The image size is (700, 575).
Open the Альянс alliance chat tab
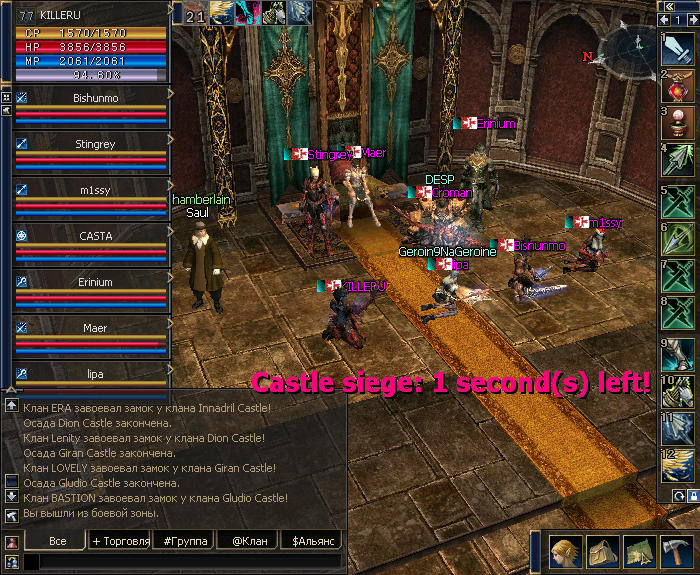(x=312, y=540)
